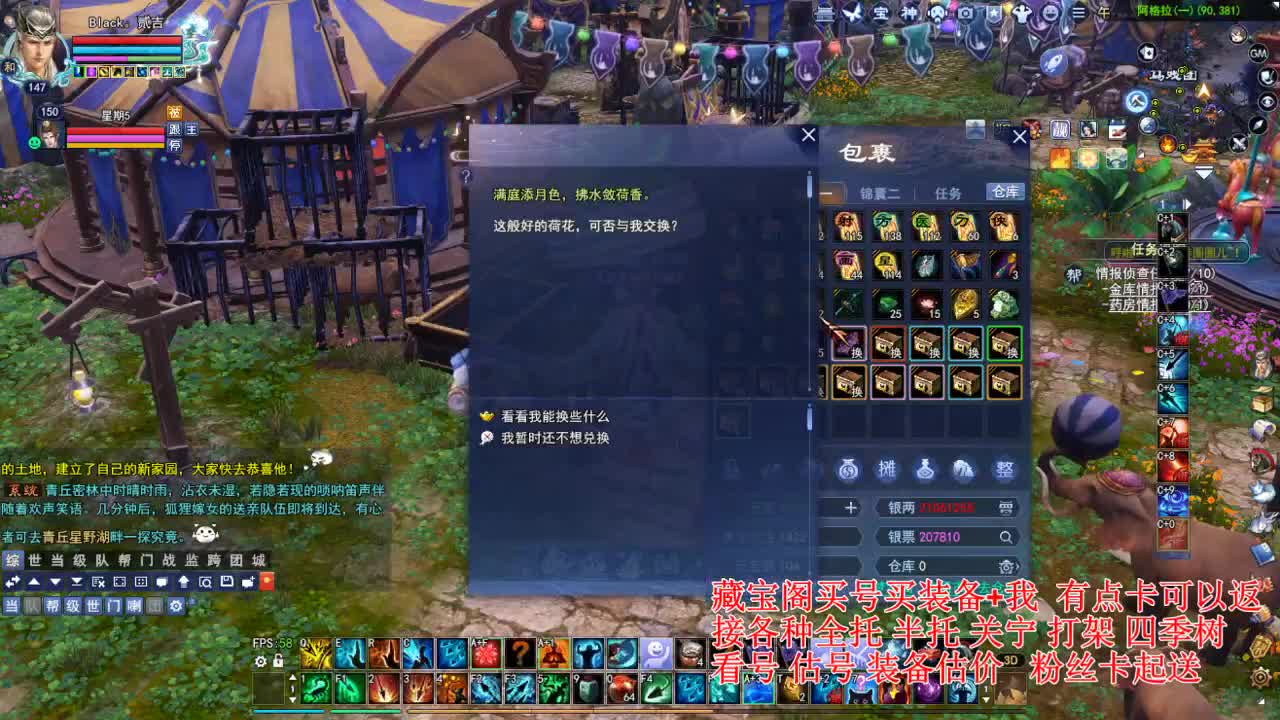Click the chat bubble icon in the chat toolbar
The height and width of the screenshot is (720, 1280).
click(x=162, y=582)
